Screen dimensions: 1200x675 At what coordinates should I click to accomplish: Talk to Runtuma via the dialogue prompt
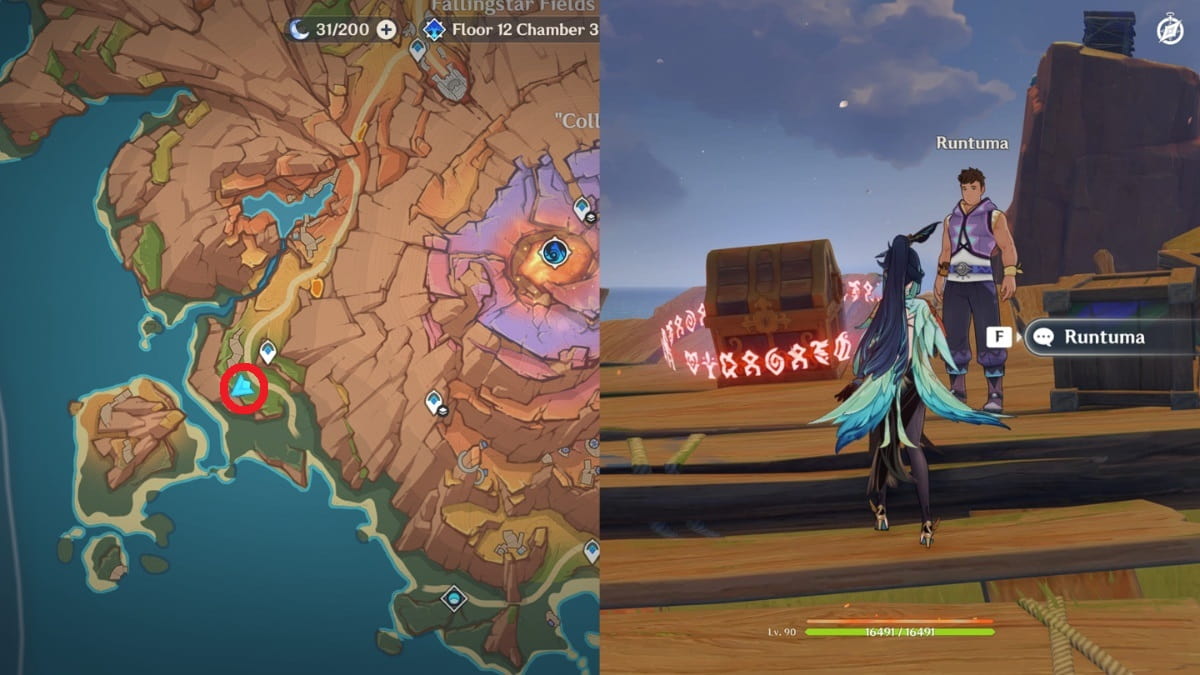tap(1090, 337)
